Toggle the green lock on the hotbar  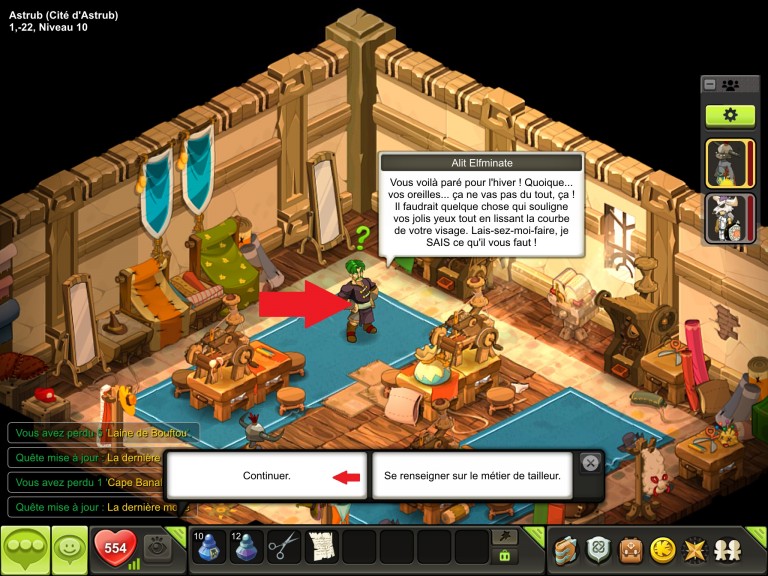coord(505,555)
